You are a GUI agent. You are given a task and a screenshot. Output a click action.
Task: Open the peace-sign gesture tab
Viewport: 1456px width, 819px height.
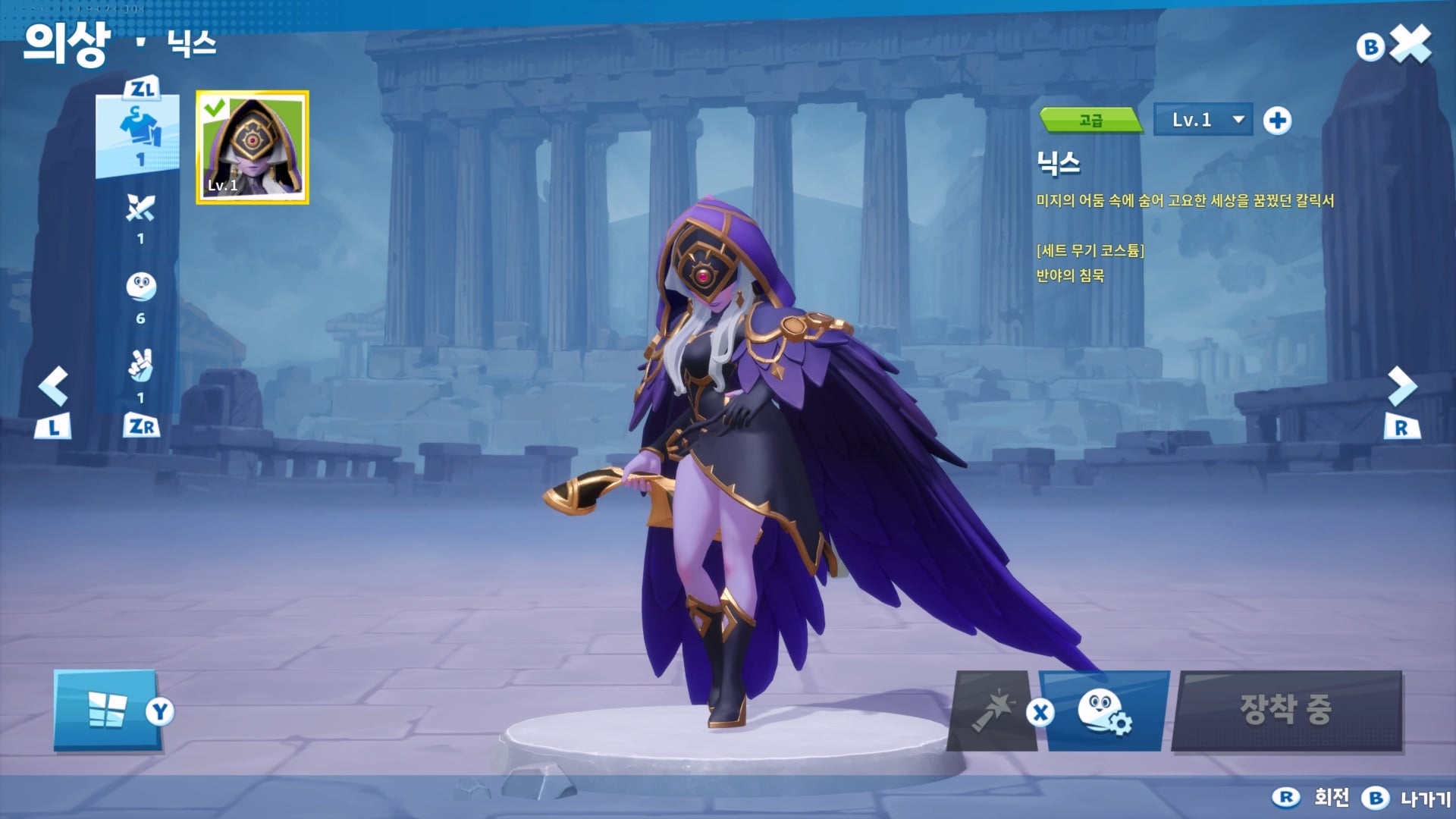(x=140, y=368)
